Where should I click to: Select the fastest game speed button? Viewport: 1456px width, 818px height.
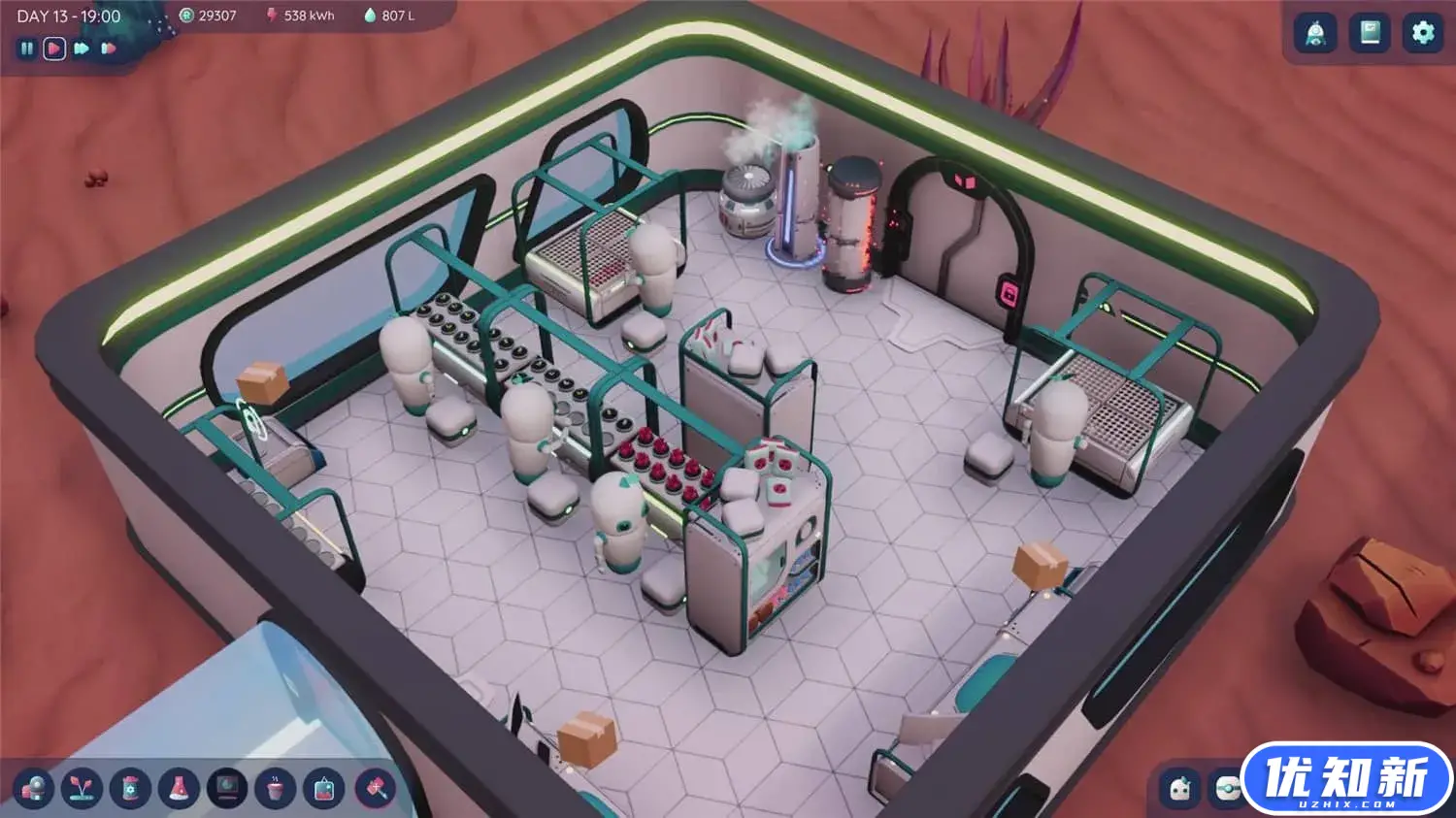(x=109, y=49)
